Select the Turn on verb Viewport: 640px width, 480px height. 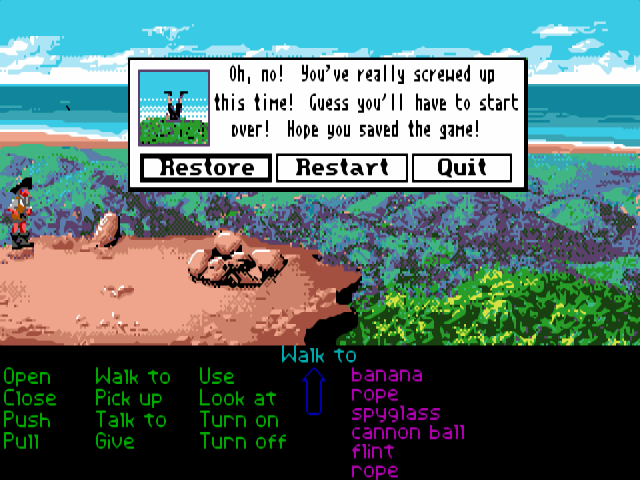(239, 419)
